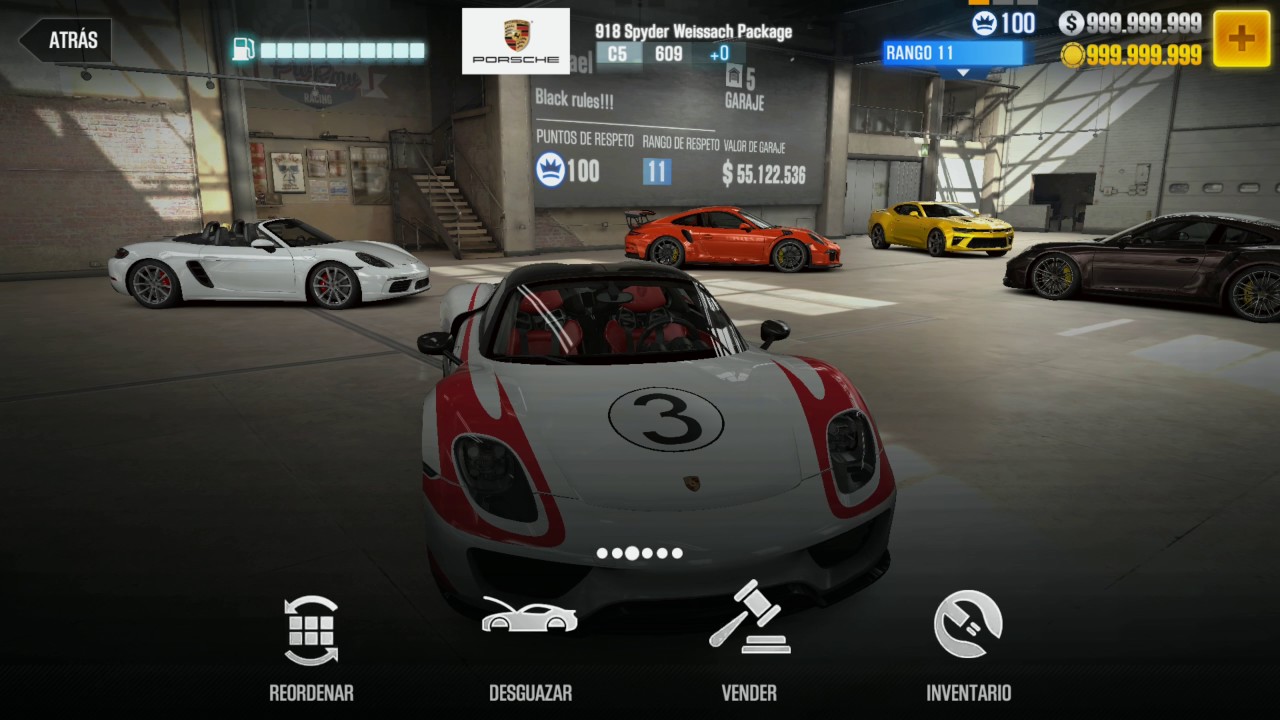This screenshot has height=720, width=1280.
Task: Tap the Porsche brand logo
Action: coord(516,41)
